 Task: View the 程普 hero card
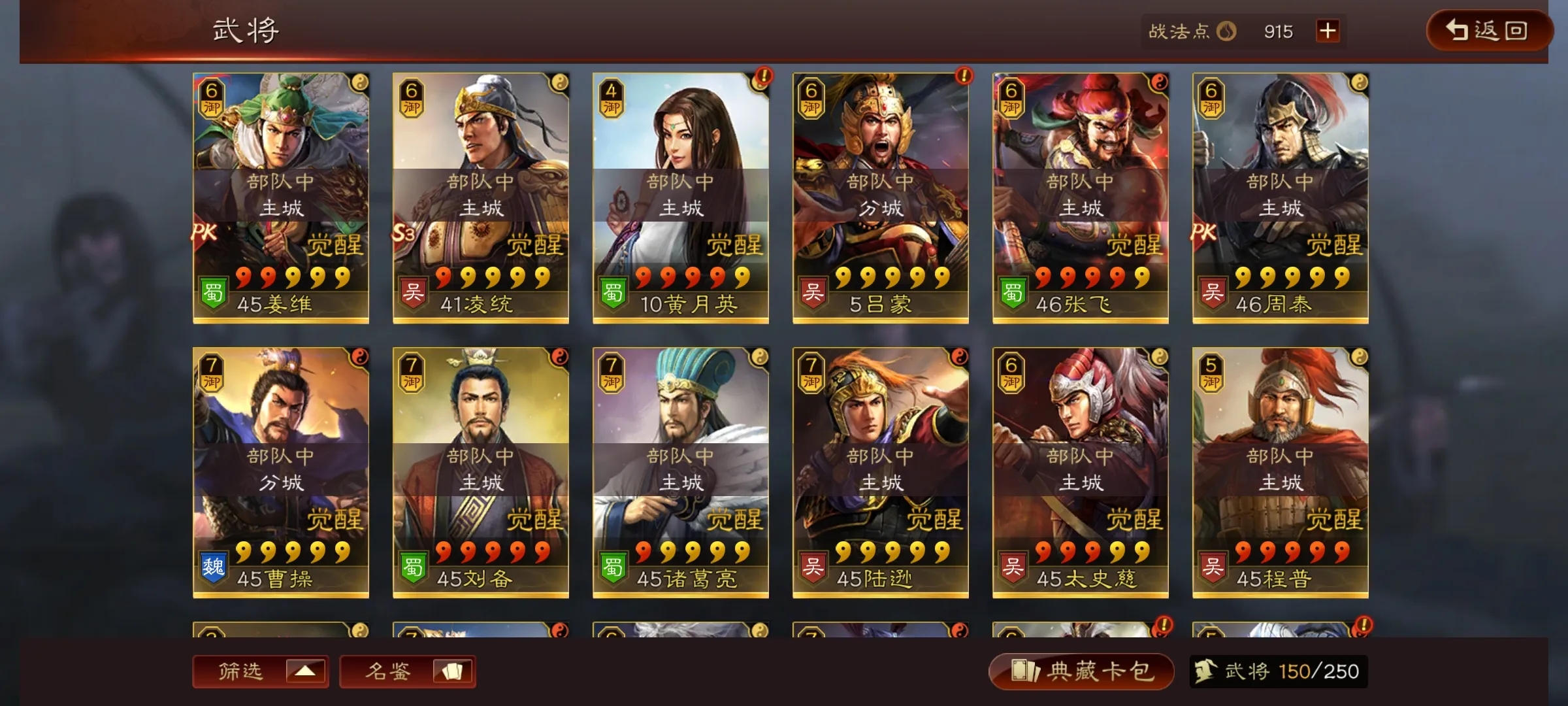coord(1281,472)
